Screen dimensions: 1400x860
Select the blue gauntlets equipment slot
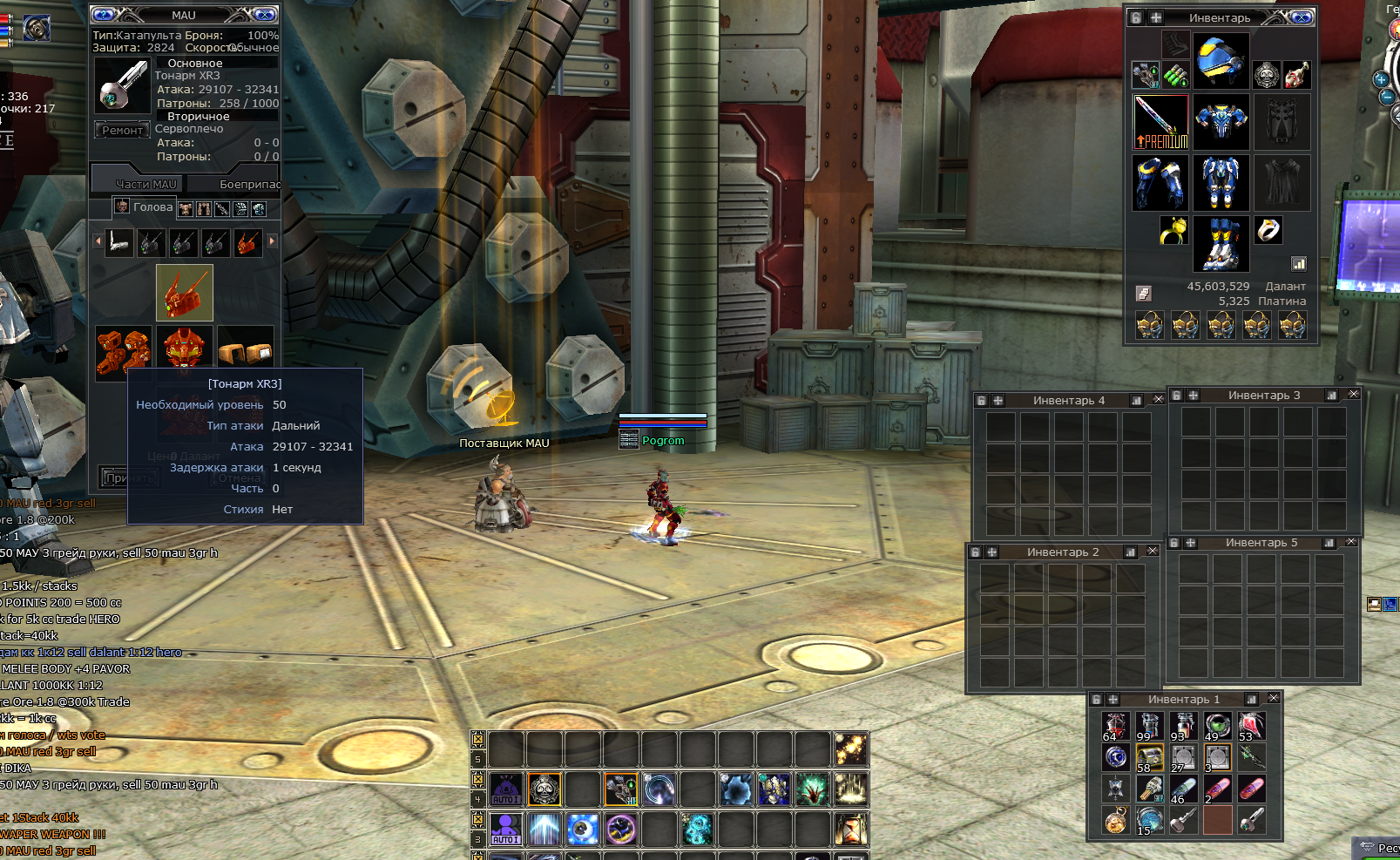1160,183
